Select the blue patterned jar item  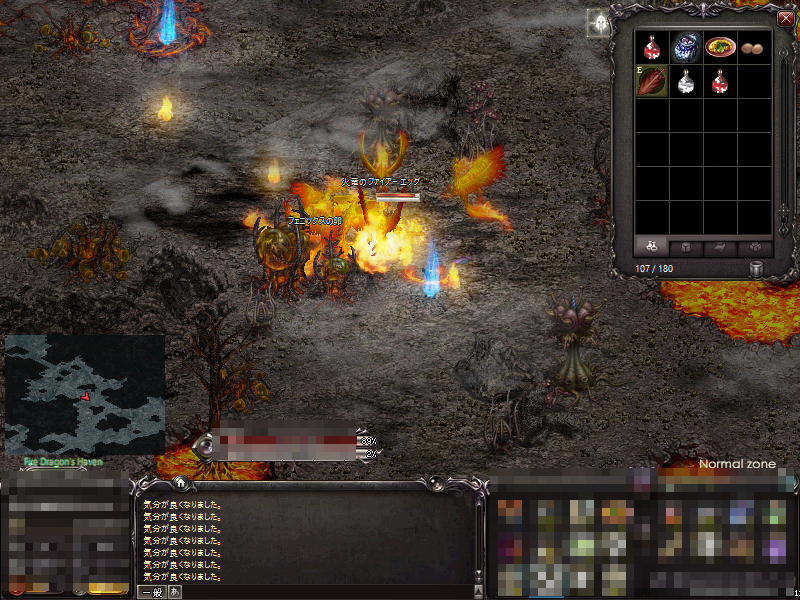pos(685,47)
